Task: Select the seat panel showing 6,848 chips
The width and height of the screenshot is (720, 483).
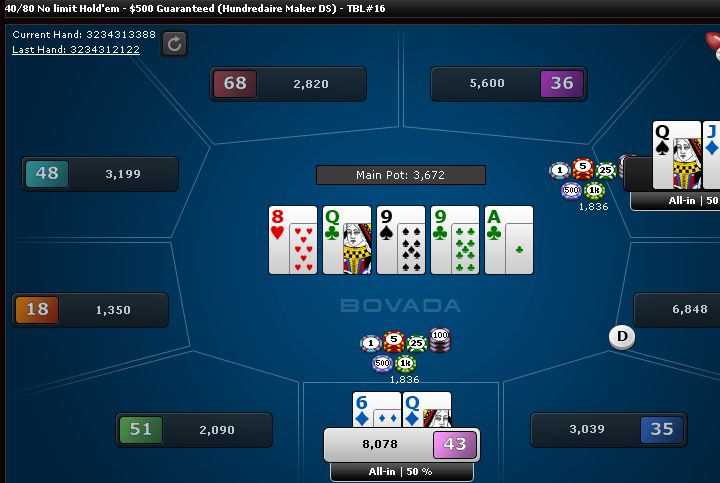Action: (677, 310)
